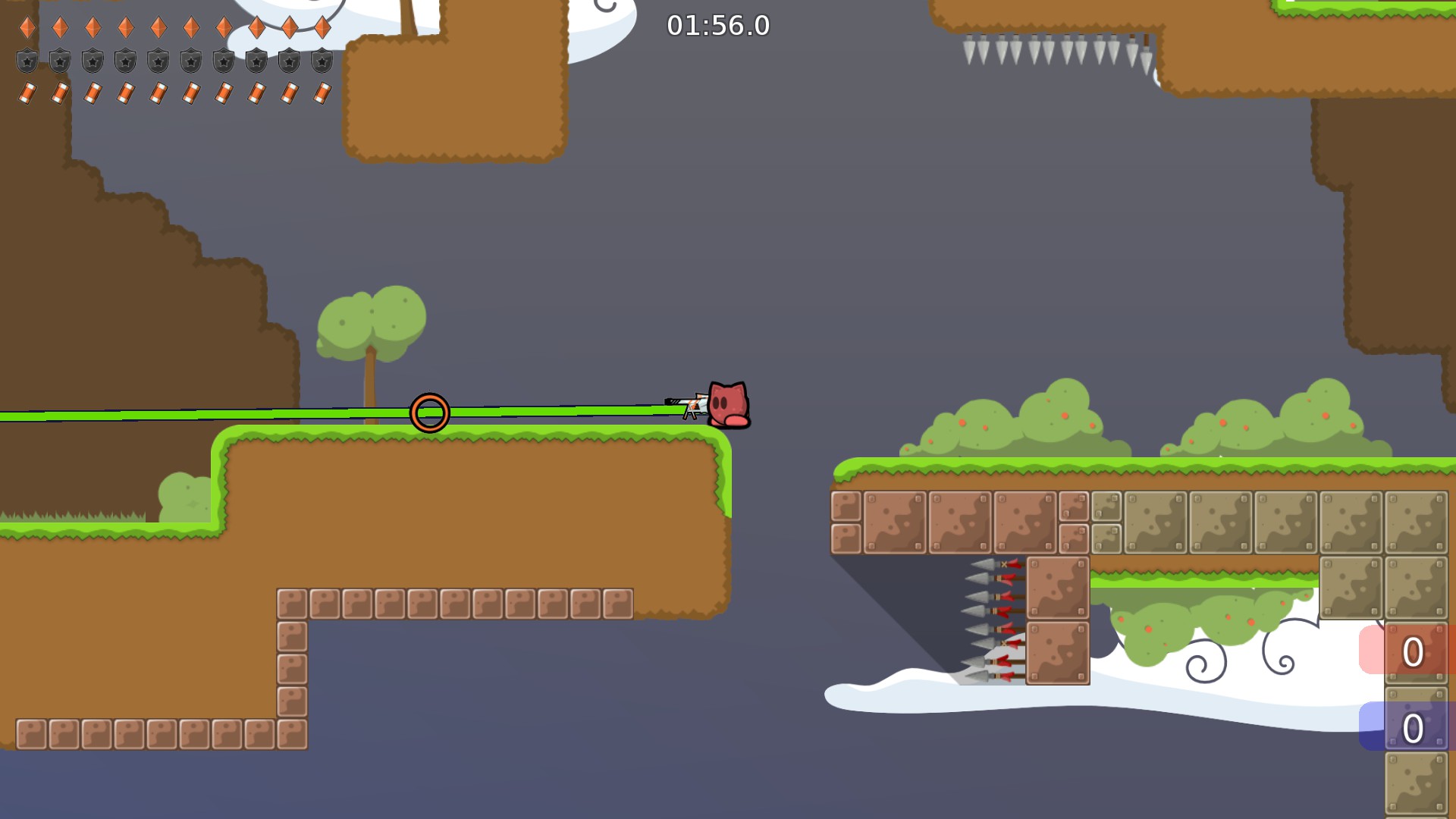
Task: Click the first star shield badge icon
Action: [28, 60]
